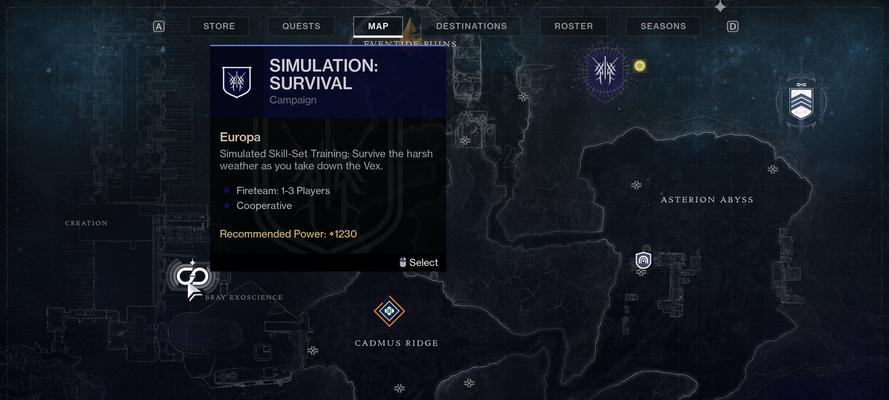
Task: Switch to the Roster tab
Action: coord(573,26)
